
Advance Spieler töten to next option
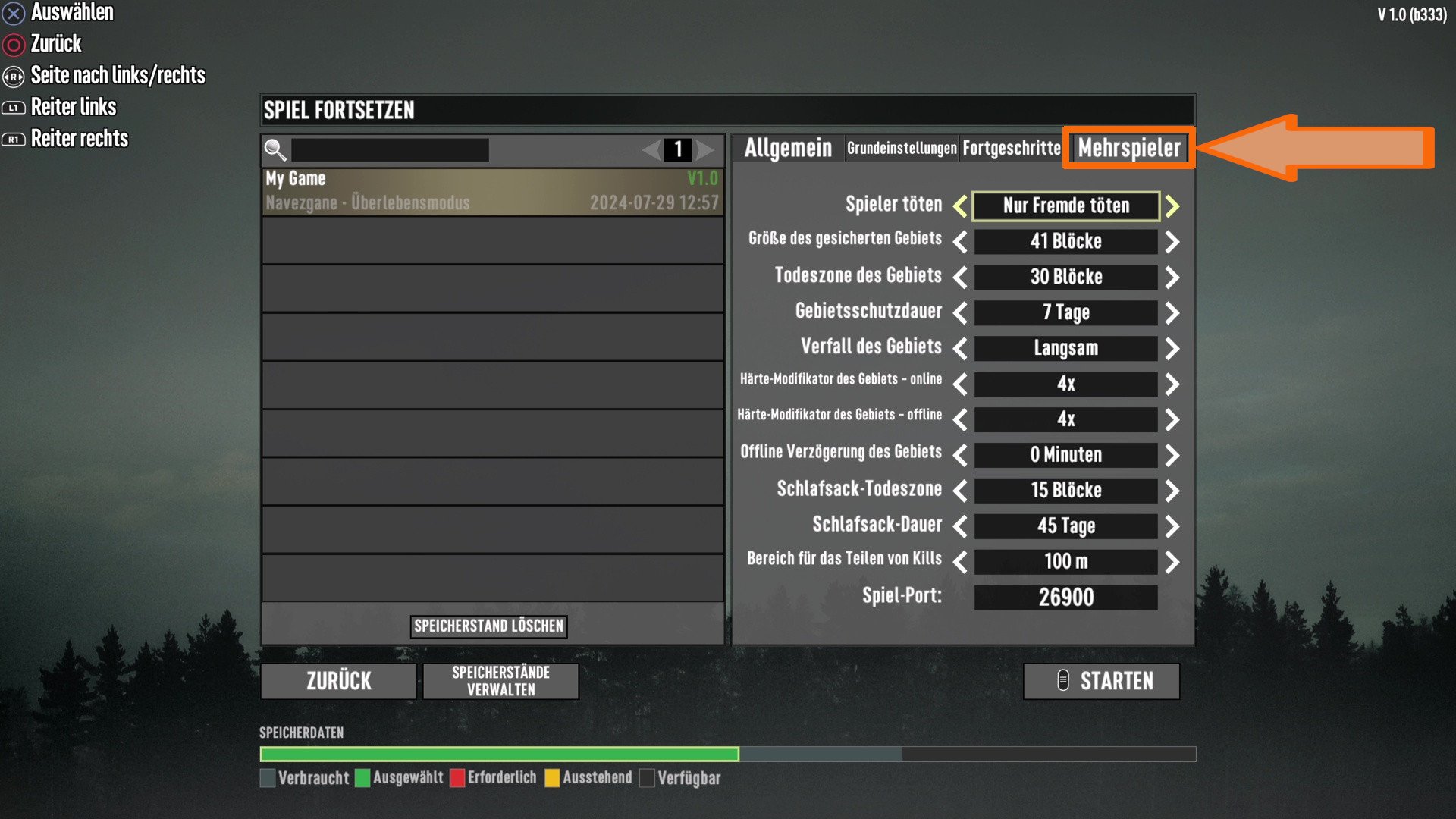coord(1172,206)
